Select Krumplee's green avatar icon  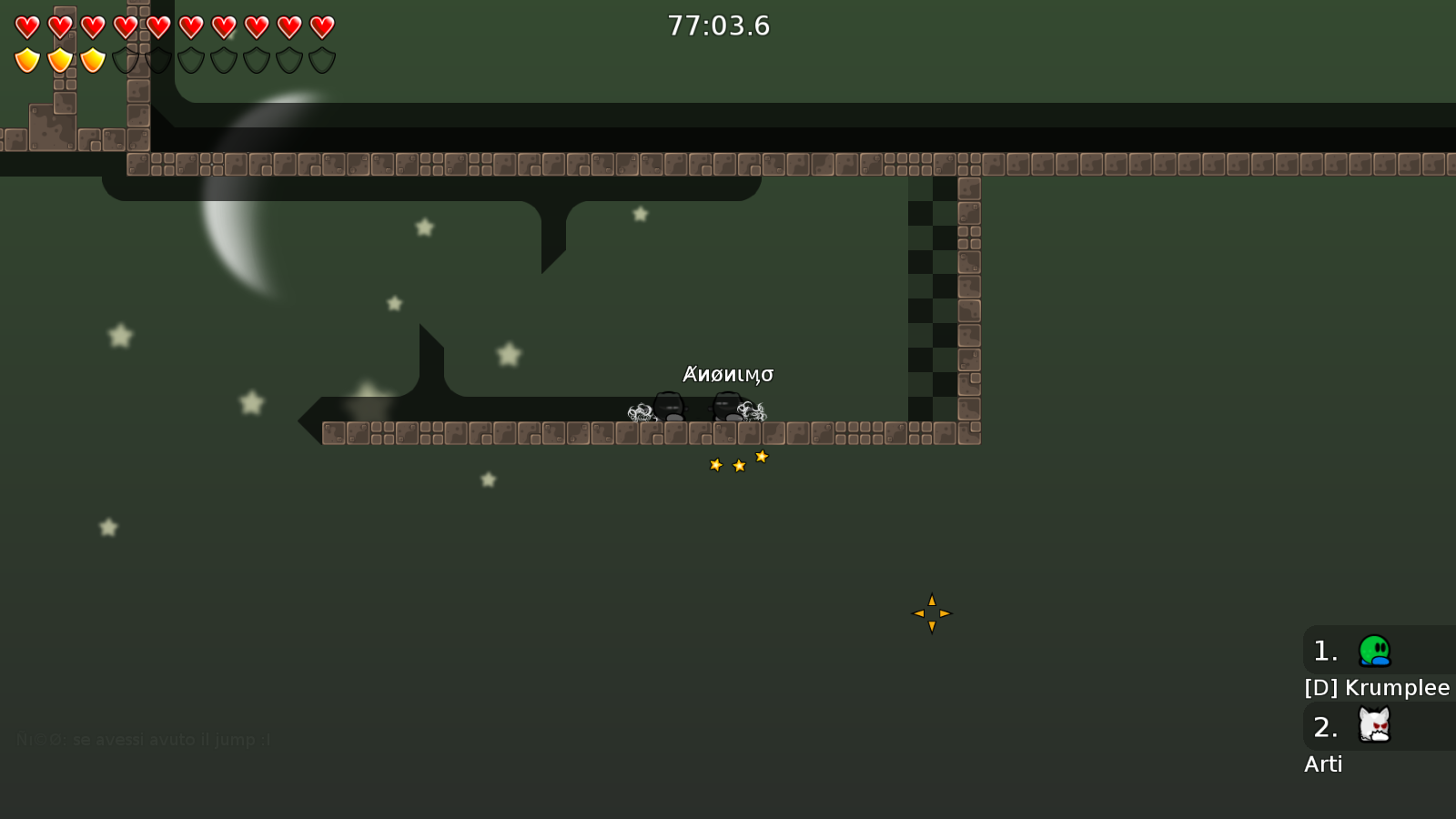point(1375,651)
